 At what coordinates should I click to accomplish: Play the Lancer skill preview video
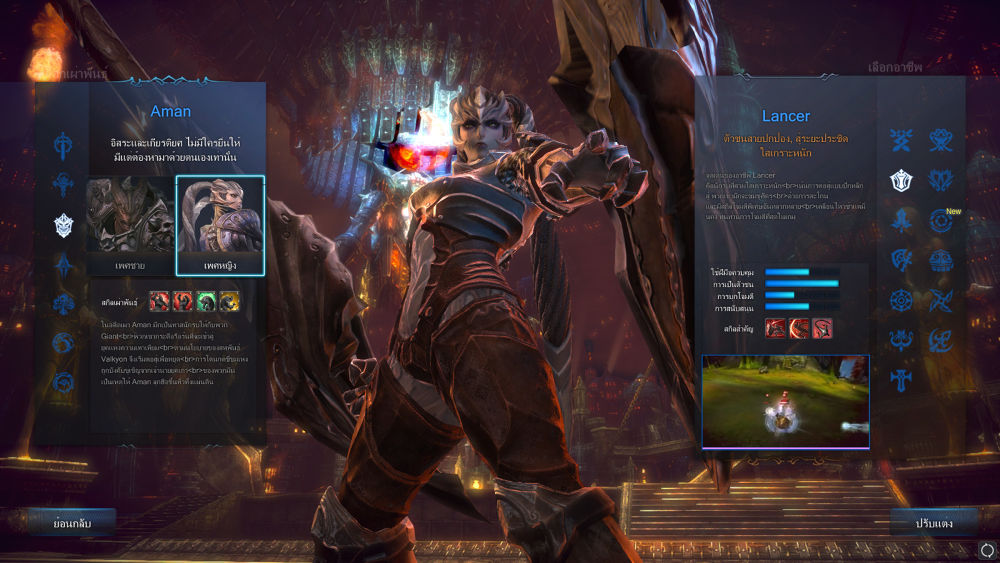click(x=785, y=401)
